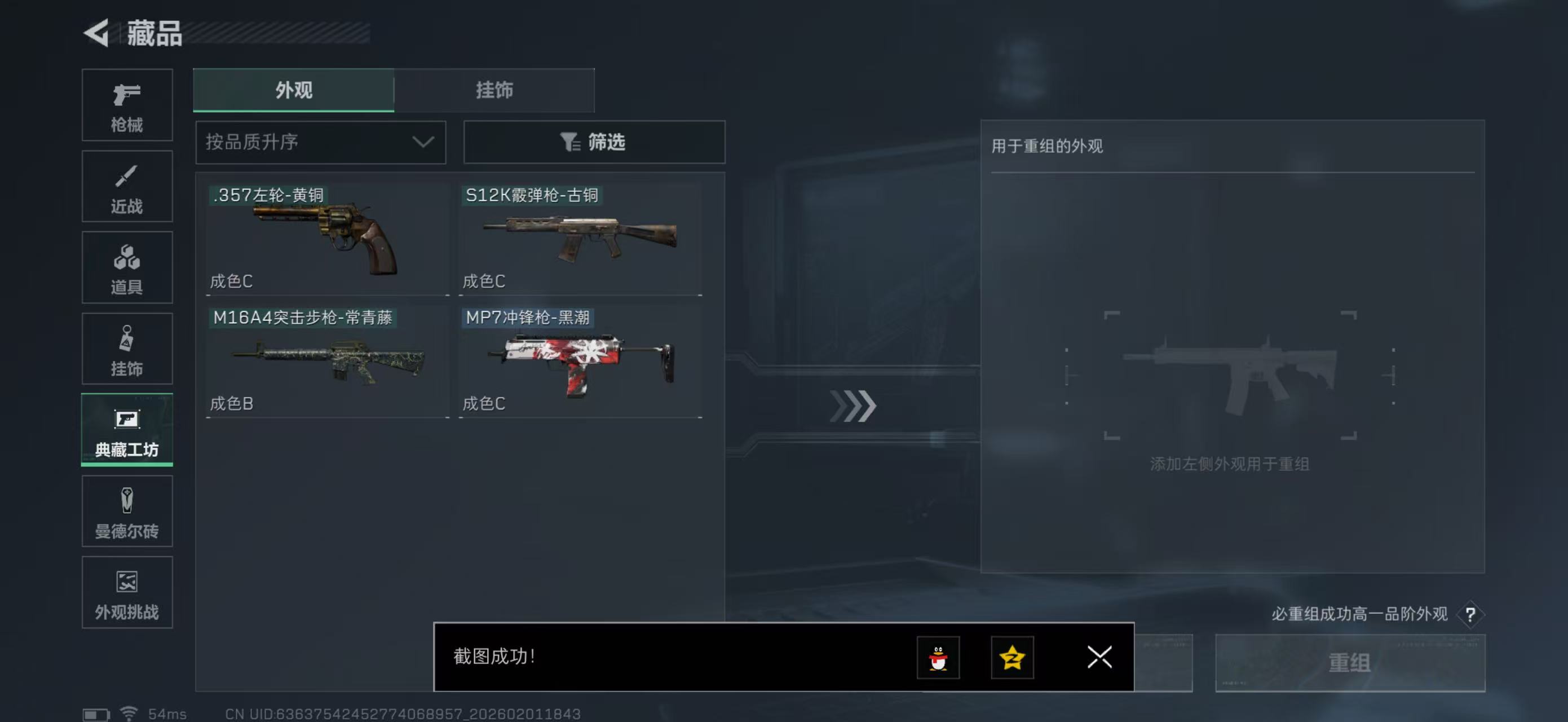
Task: Select the MP7冲锋枪-黑潮 skin card
Action: 580,359
